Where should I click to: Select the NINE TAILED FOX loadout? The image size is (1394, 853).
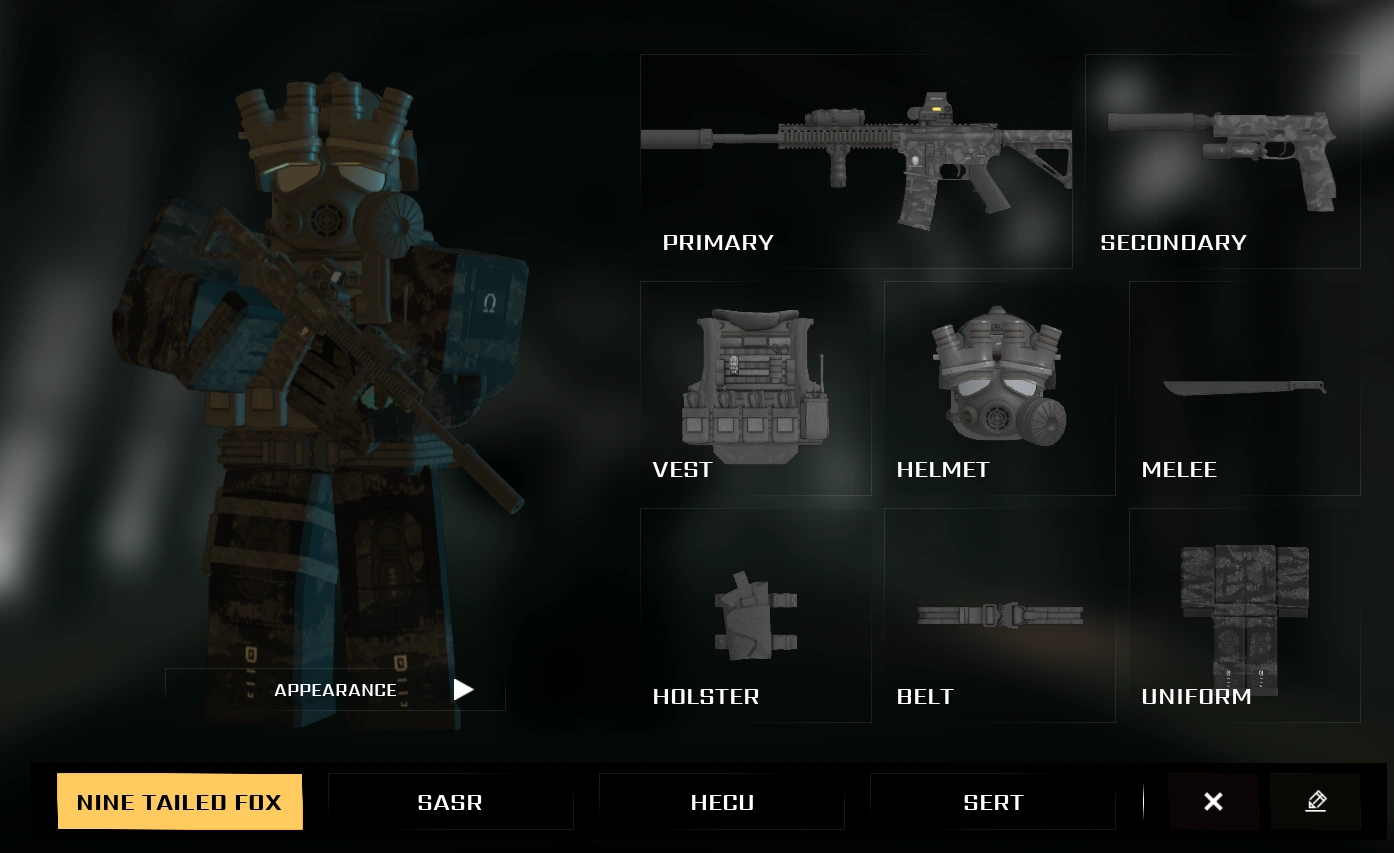click(180, 801)
